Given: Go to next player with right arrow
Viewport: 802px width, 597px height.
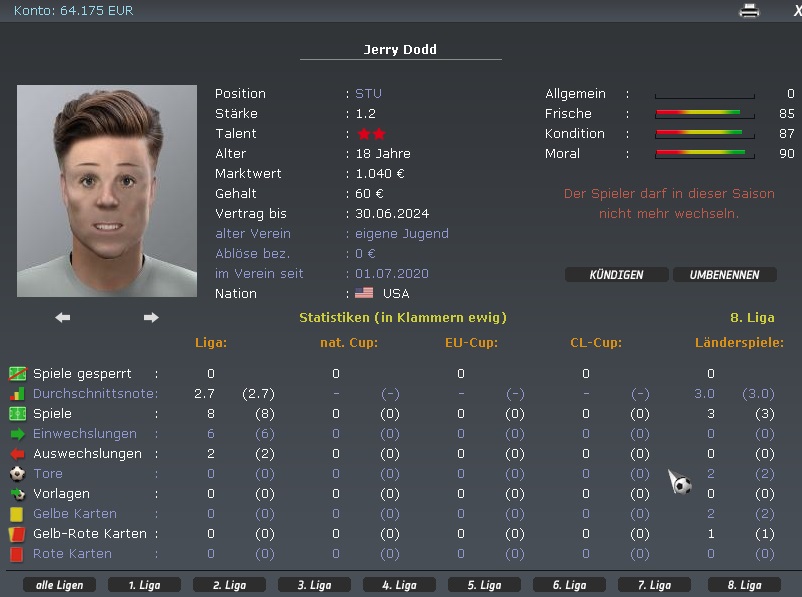Looking at the screenshot, I should tap(151, 318).
